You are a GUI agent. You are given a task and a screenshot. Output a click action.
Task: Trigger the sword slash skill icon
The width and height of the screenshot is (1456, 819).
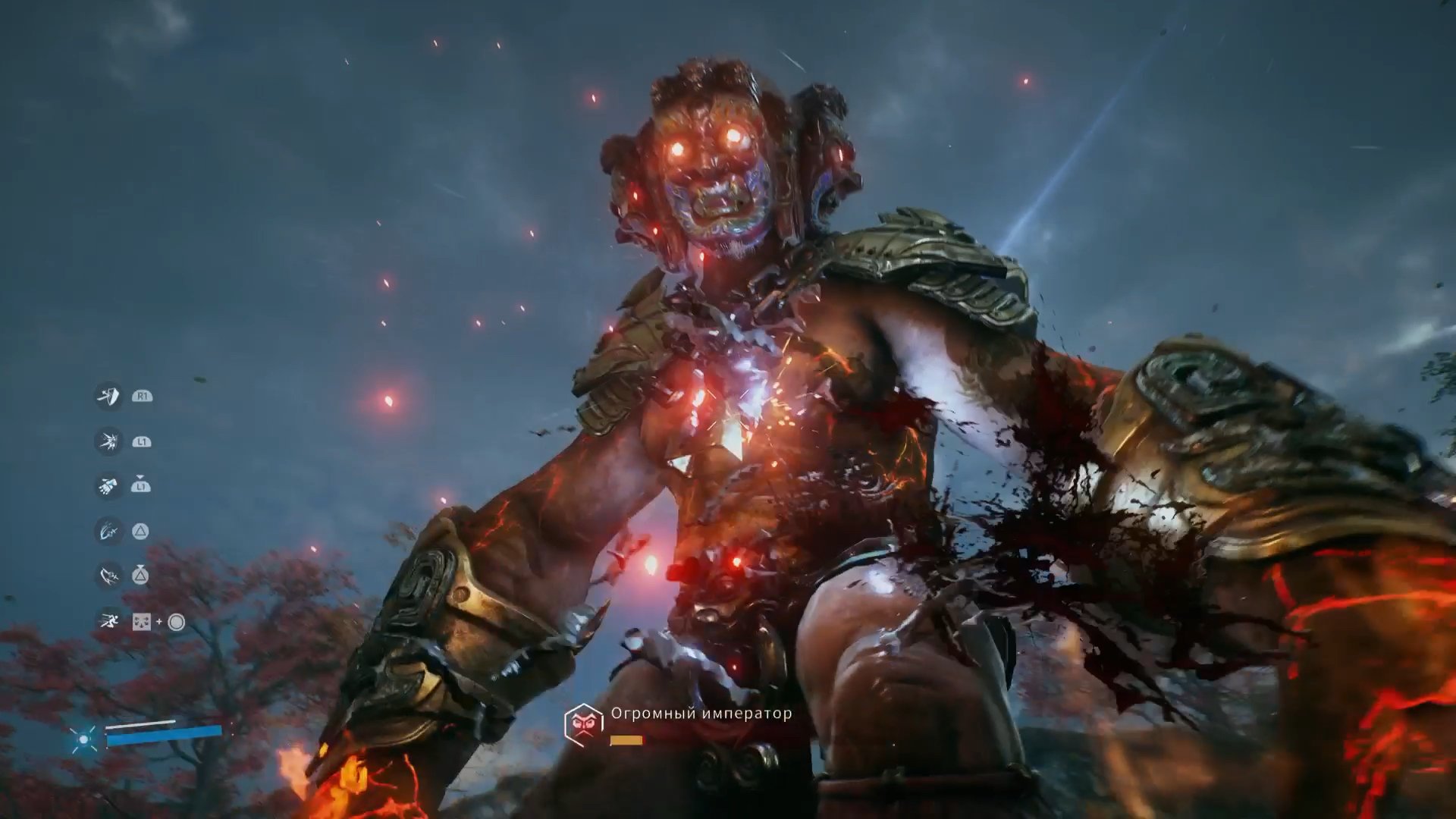tap(108, 531)
